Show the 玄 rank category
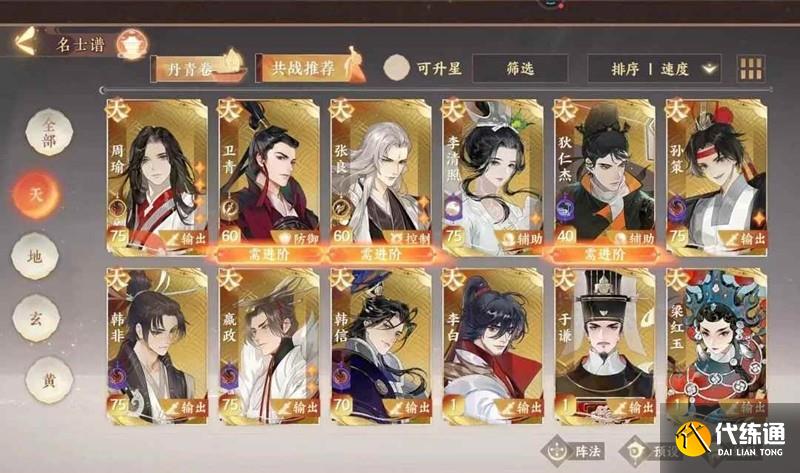Image resolution: width=800 pixels, height=473 pixels. click(35, 319)
